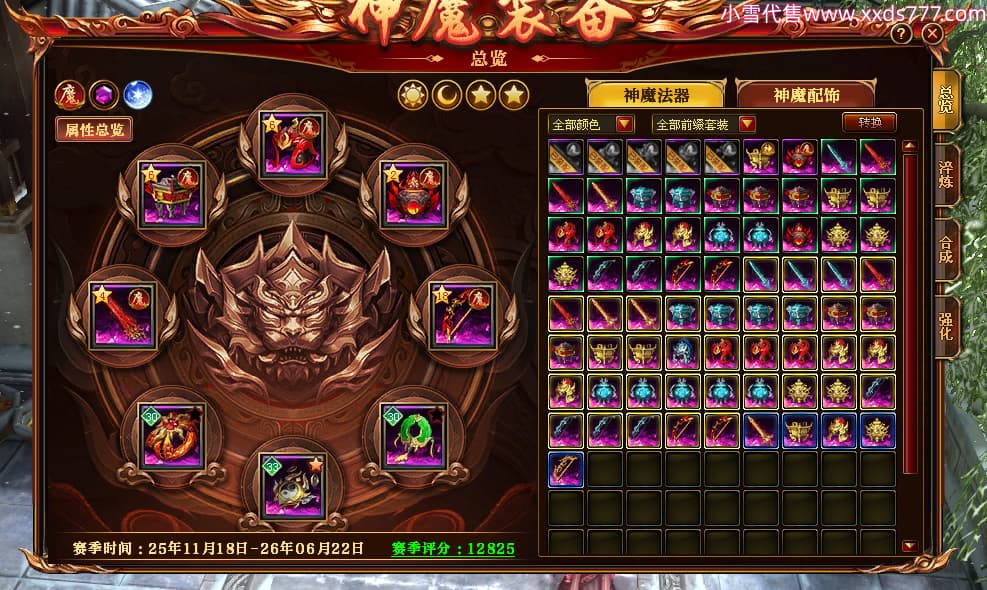Click the sun icon
This screenshot has height=590, width=987.
pos(412,95)
